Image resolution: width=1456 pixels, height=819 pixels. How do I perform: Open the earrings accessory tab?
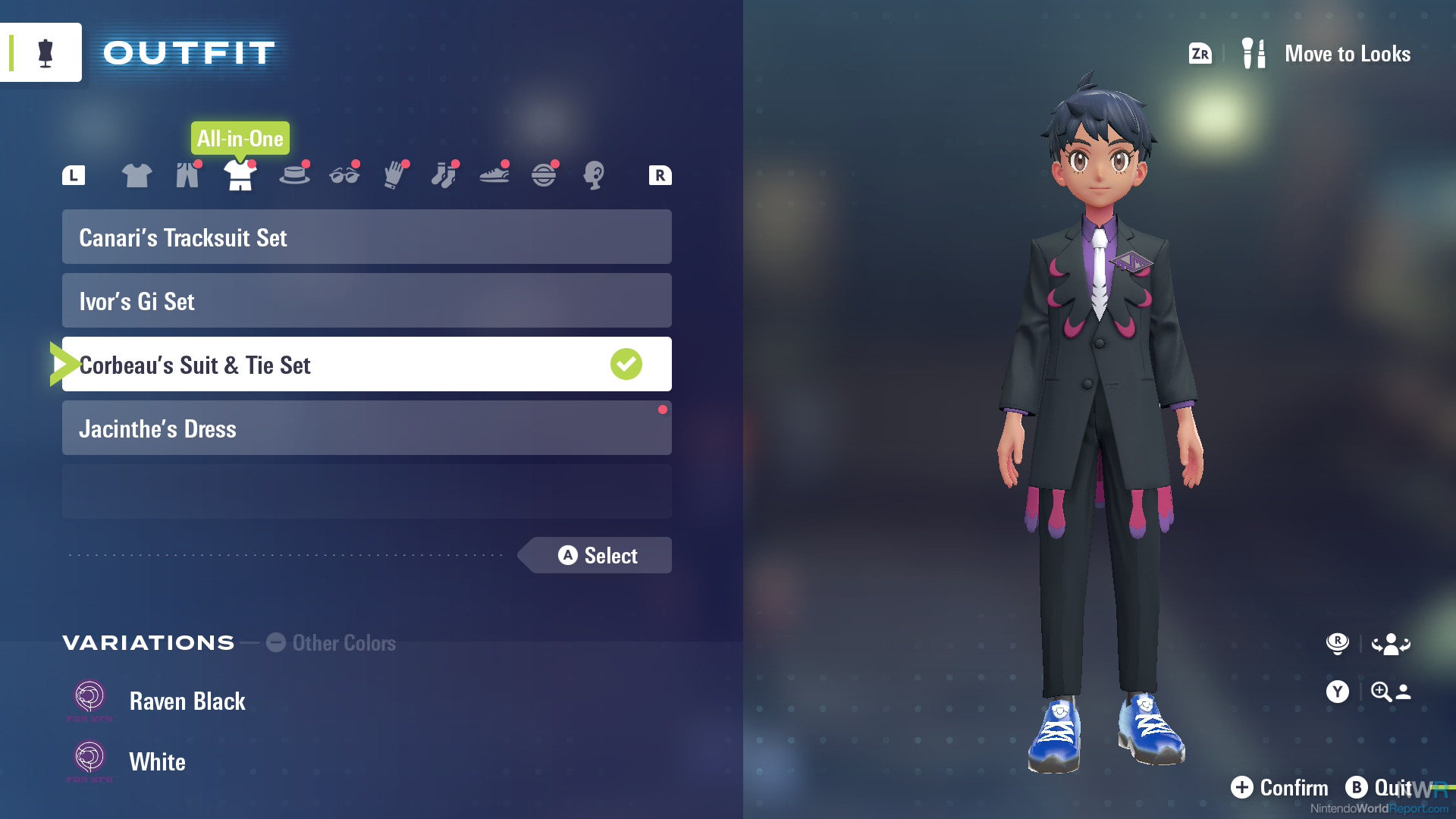pyautogui.click(x=594, y=175)
